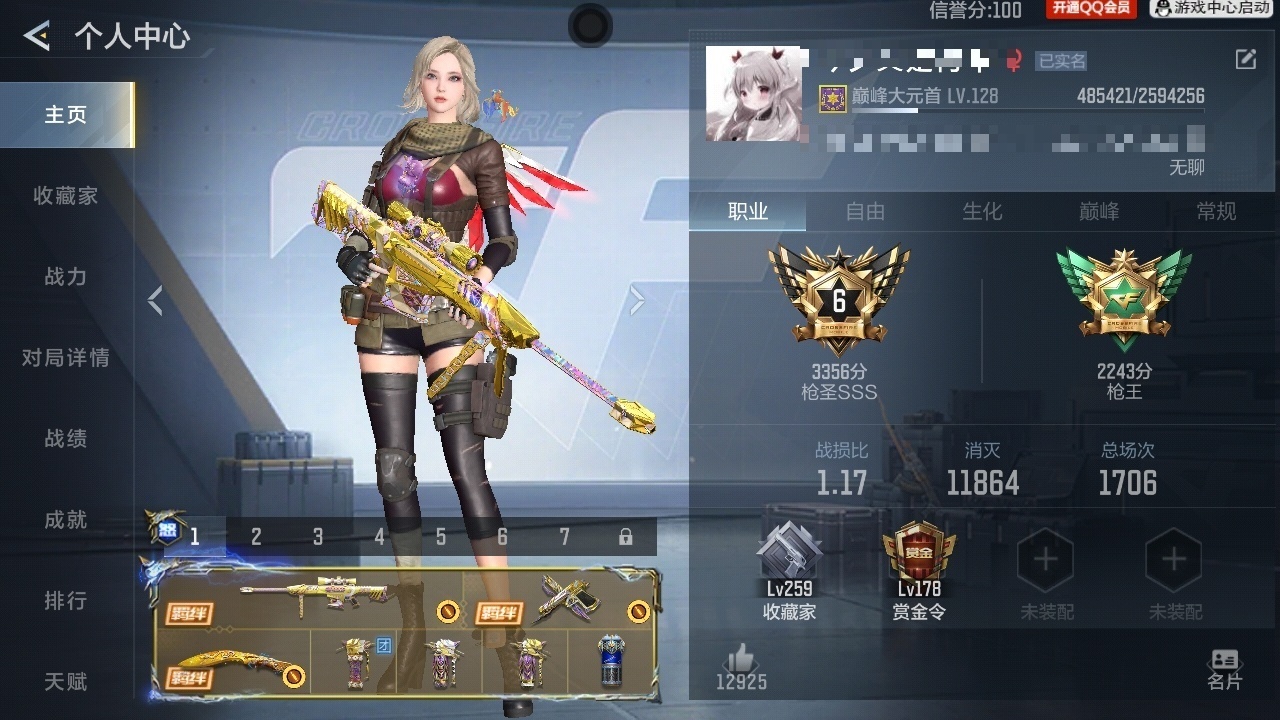Screen dimensions: 1280x720
Task: Go back using the arrow button
Action: 37,37
